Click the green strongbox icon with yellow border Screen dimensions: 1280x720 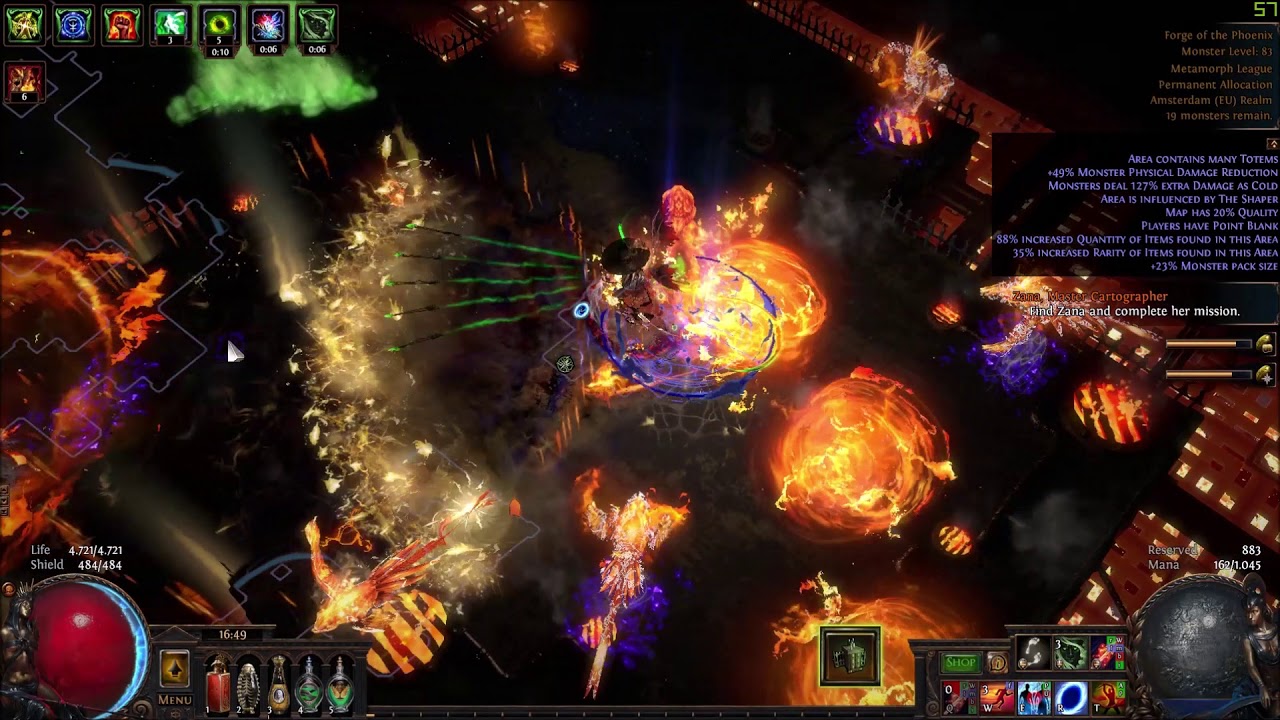[x=850, y=657]
